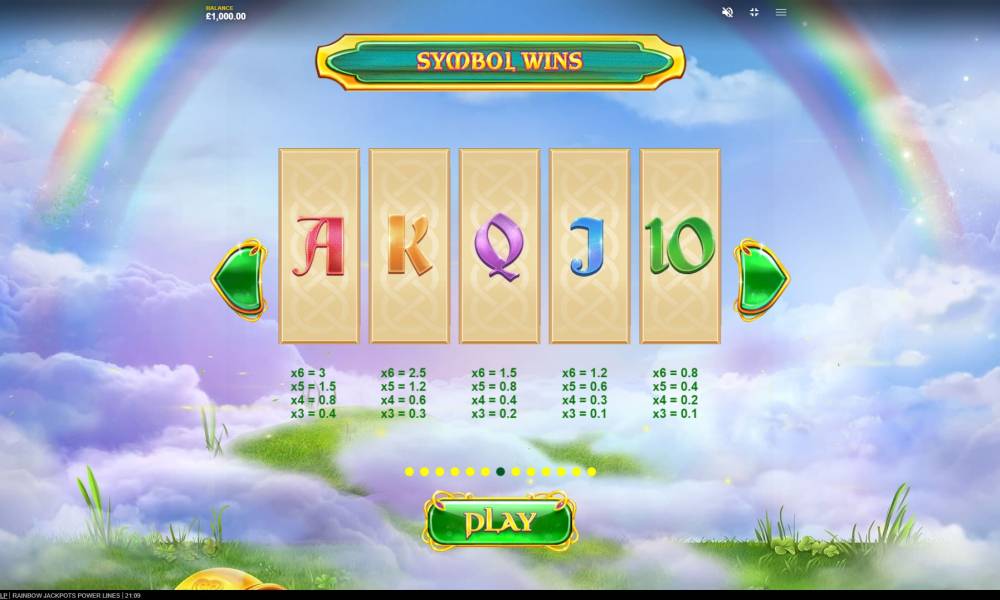Toggle fullscreen mode with the arrows icon
The image size is (1000, 600).
(x=754, y=12)
